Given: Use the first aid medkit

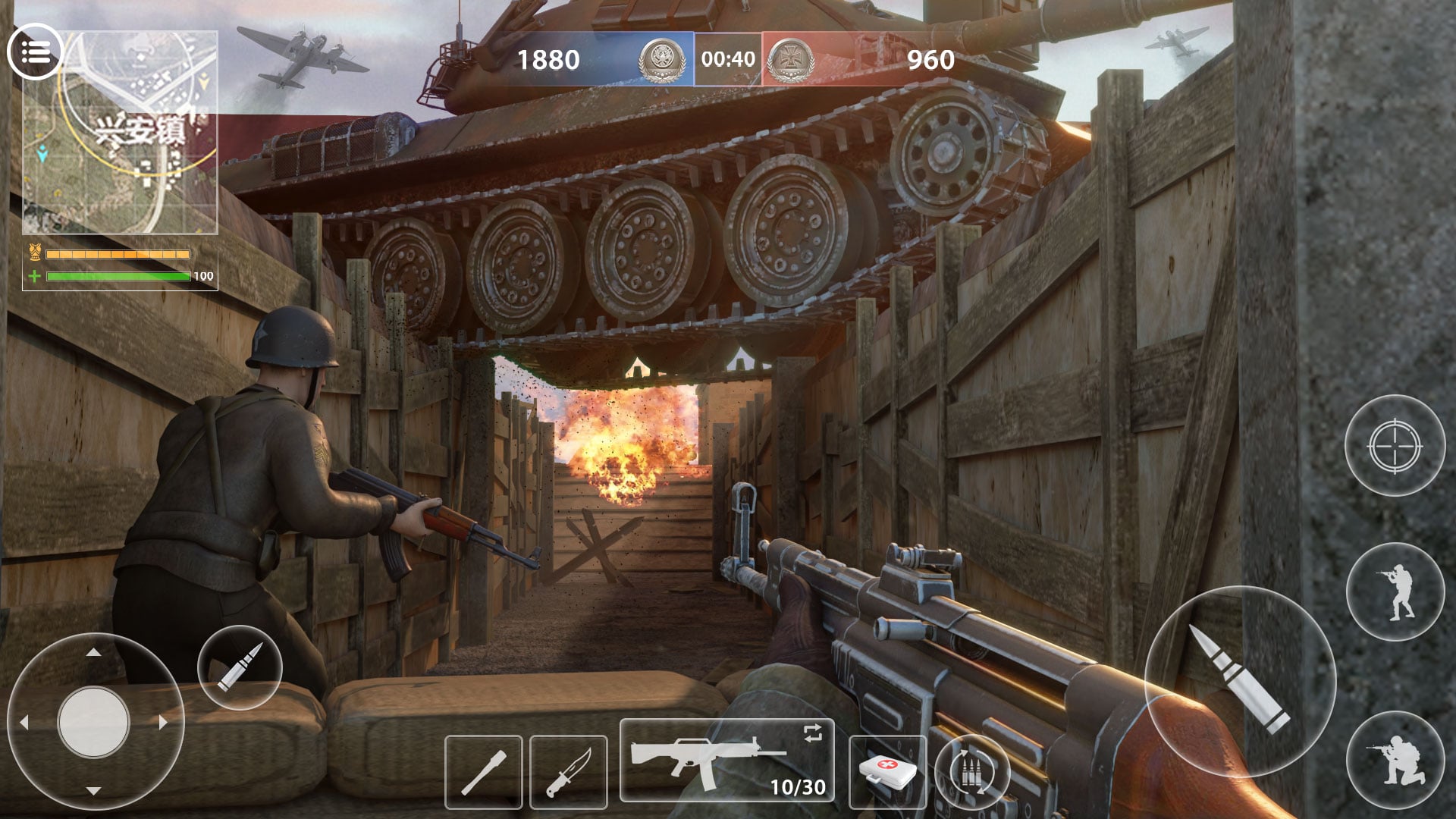Looking at the screenshot, I should (x=887, y=772).
